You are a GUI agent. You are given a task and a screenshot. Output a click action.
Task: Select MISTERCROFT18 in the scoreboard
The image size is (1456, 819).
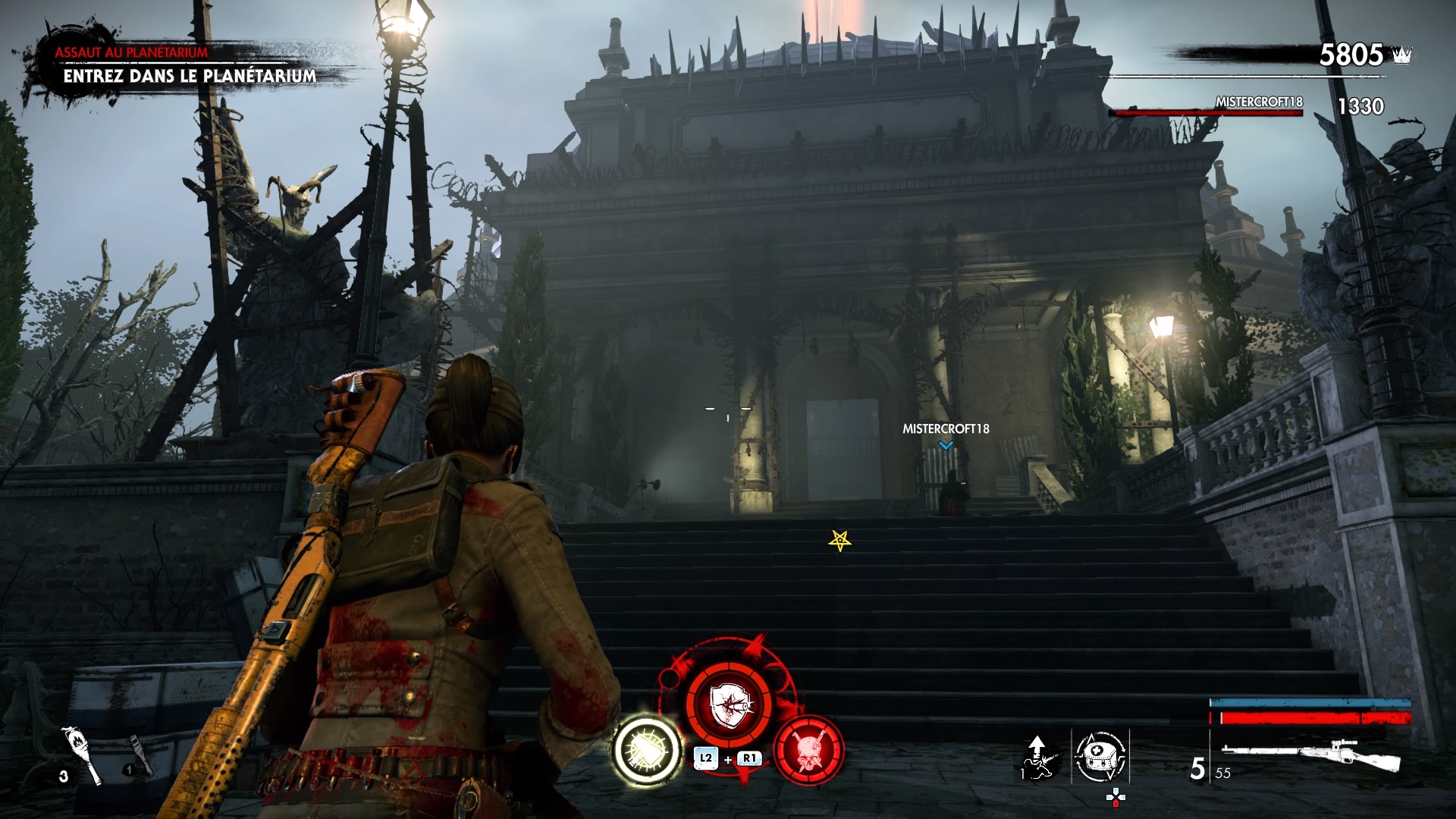(1259, 102)
